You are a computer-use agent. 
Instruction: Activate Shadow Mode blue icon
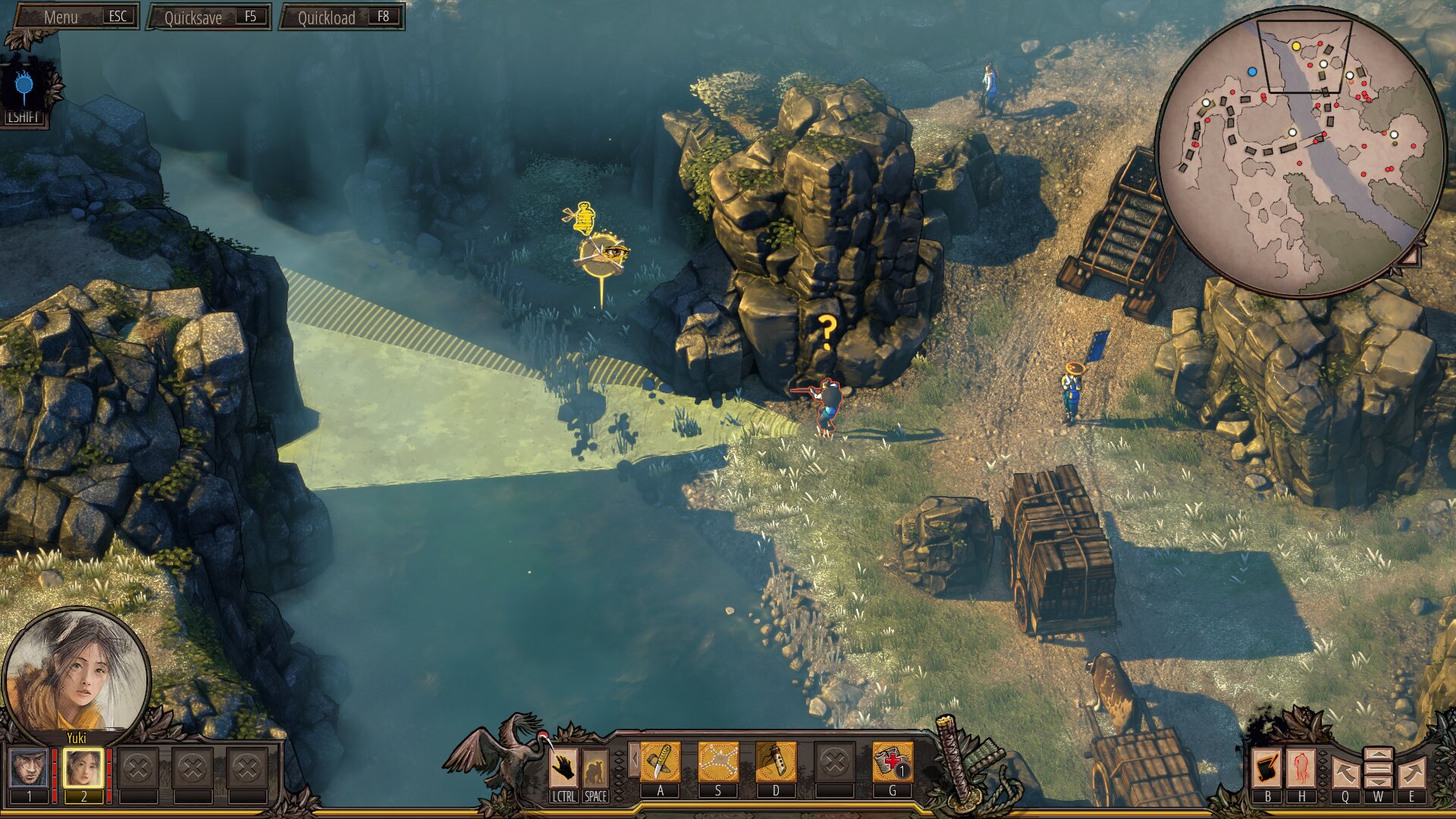point(25,89)
